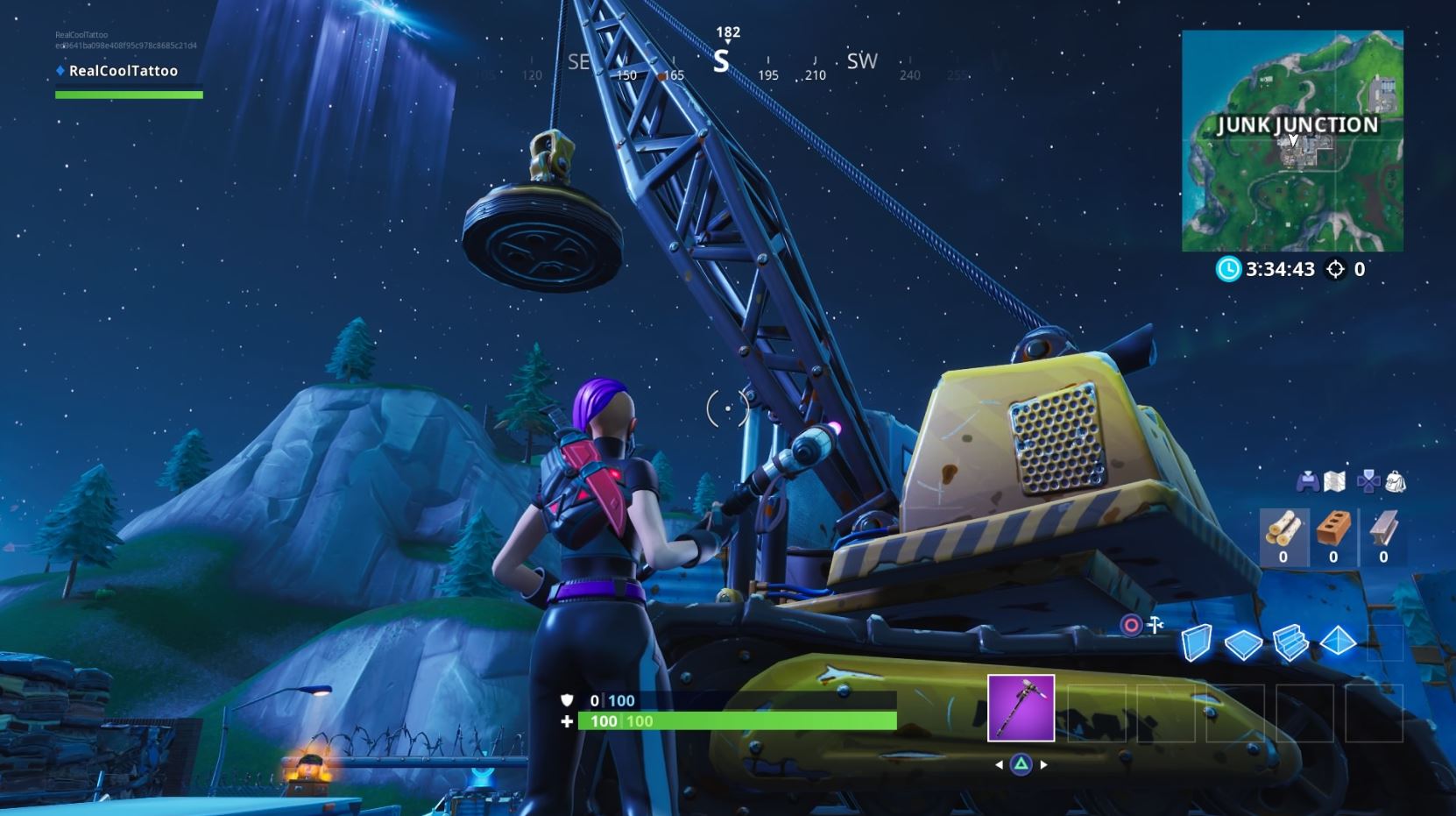Select the equipped pickaxe slot
1456x816 pixels.
[x=1021, y=707]
